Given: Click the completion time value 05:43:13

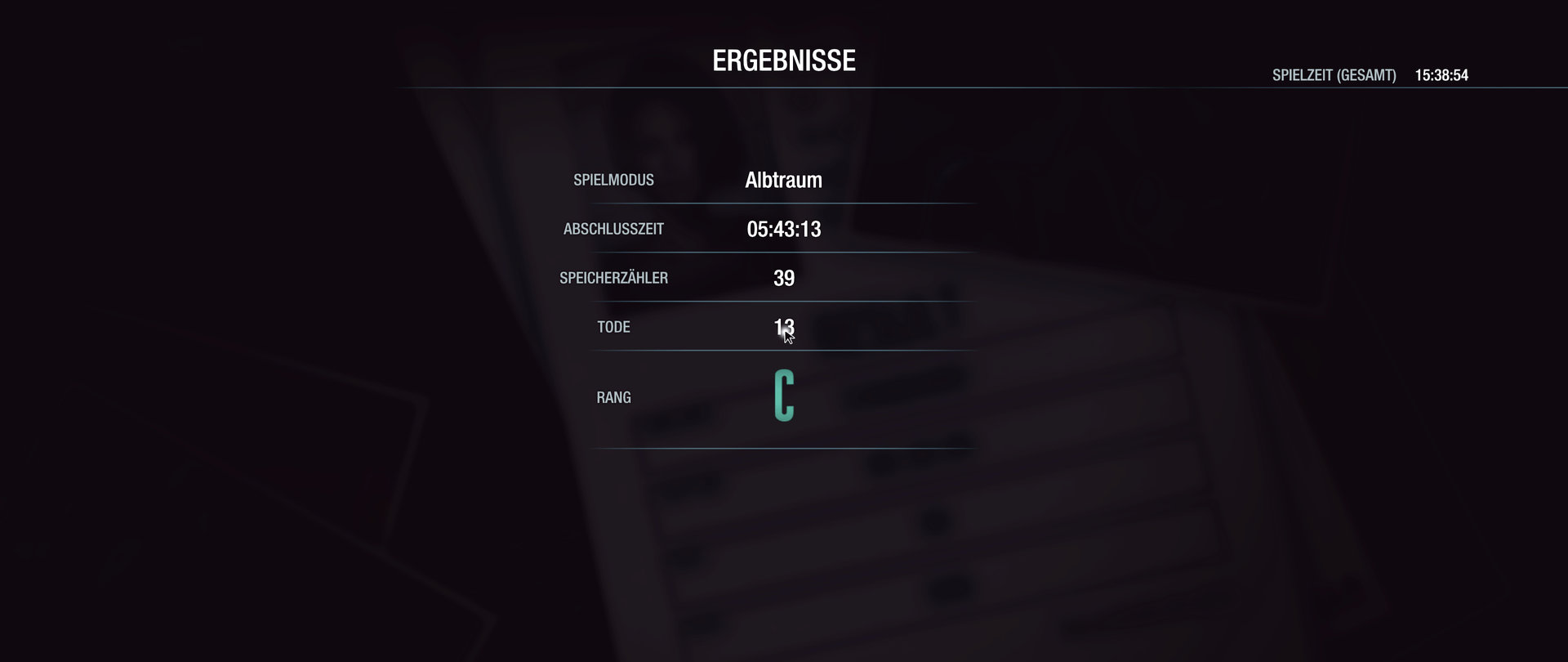Looking at the screenshot, I should (785, 230).
